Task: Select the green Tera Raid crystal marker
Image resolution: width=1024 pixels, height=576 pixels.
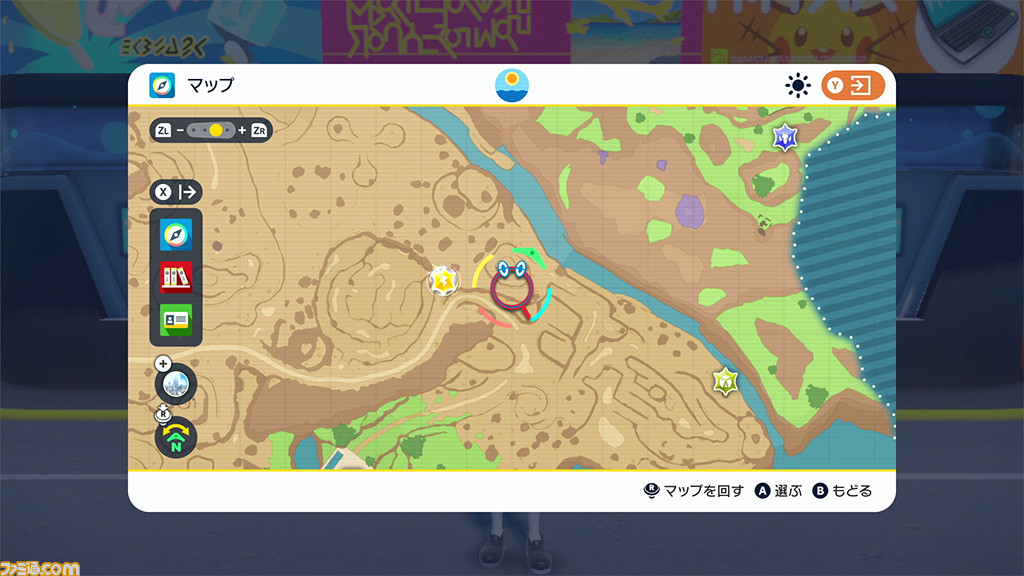Action: [724, 381]
